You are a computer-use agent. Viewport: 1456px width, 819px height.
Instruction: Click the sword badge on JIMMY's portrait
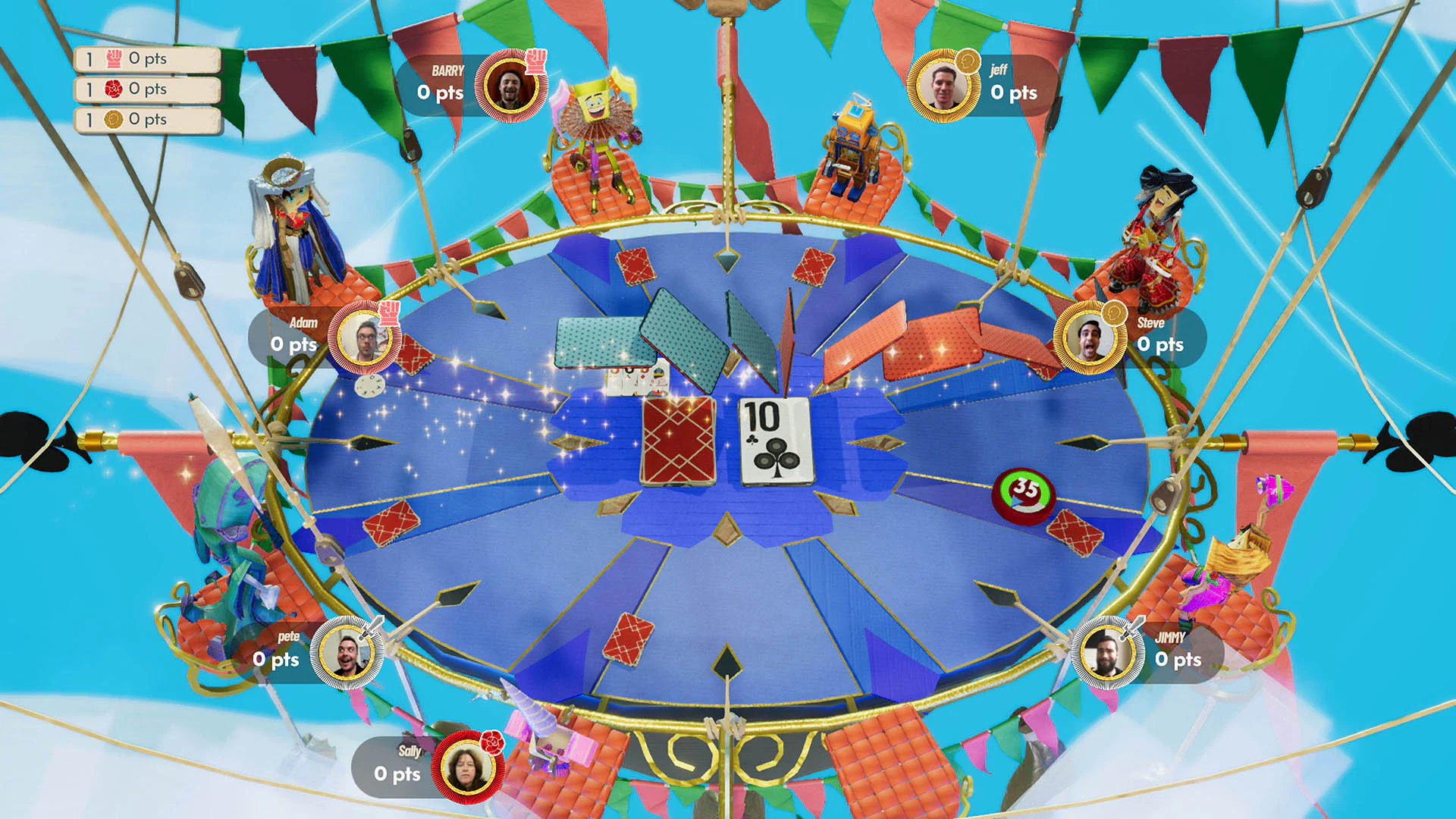click(x=1134, y=628)
